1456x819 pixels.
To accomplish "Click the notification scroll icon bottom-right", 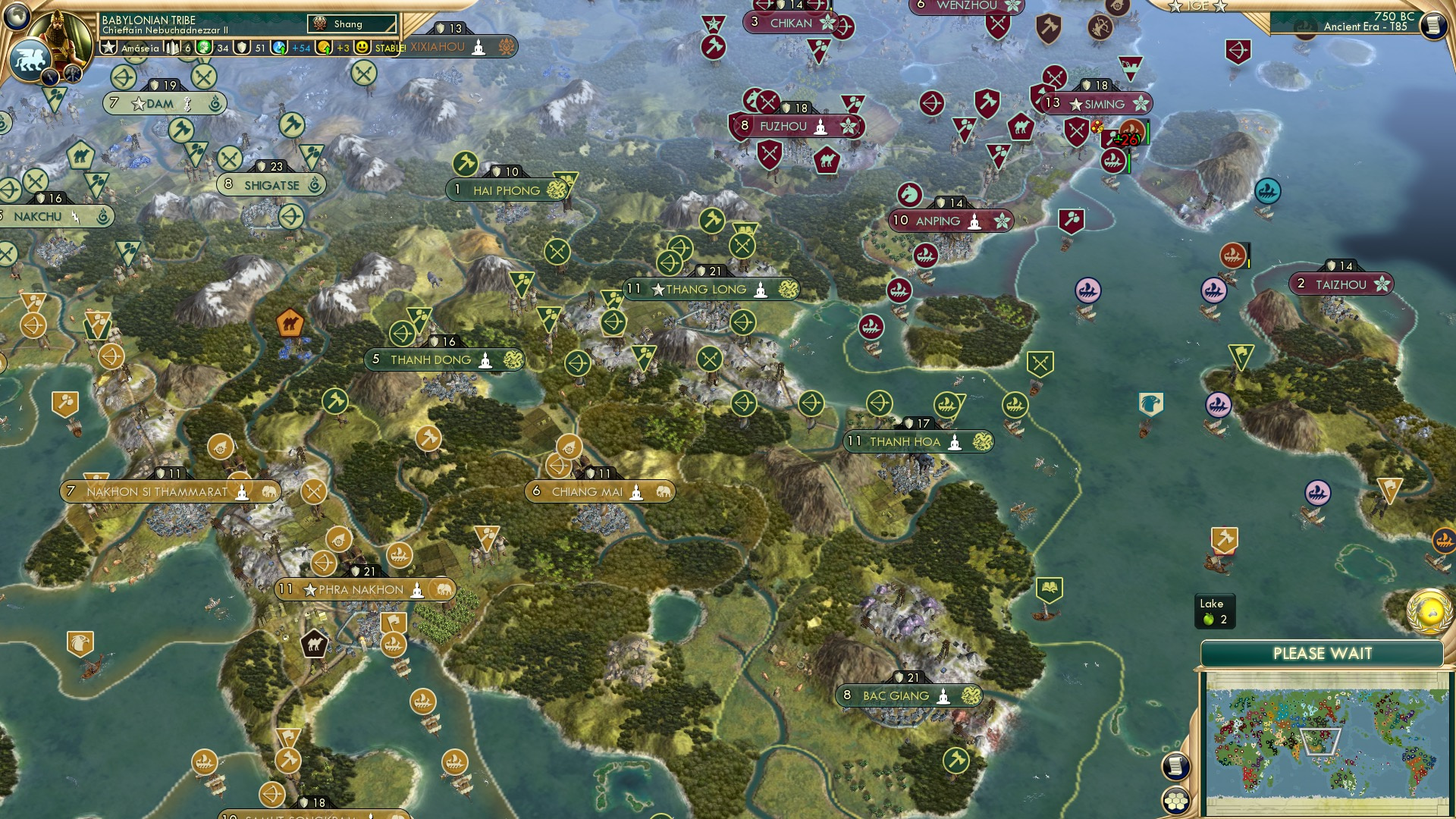I will tap(1175, 765).
